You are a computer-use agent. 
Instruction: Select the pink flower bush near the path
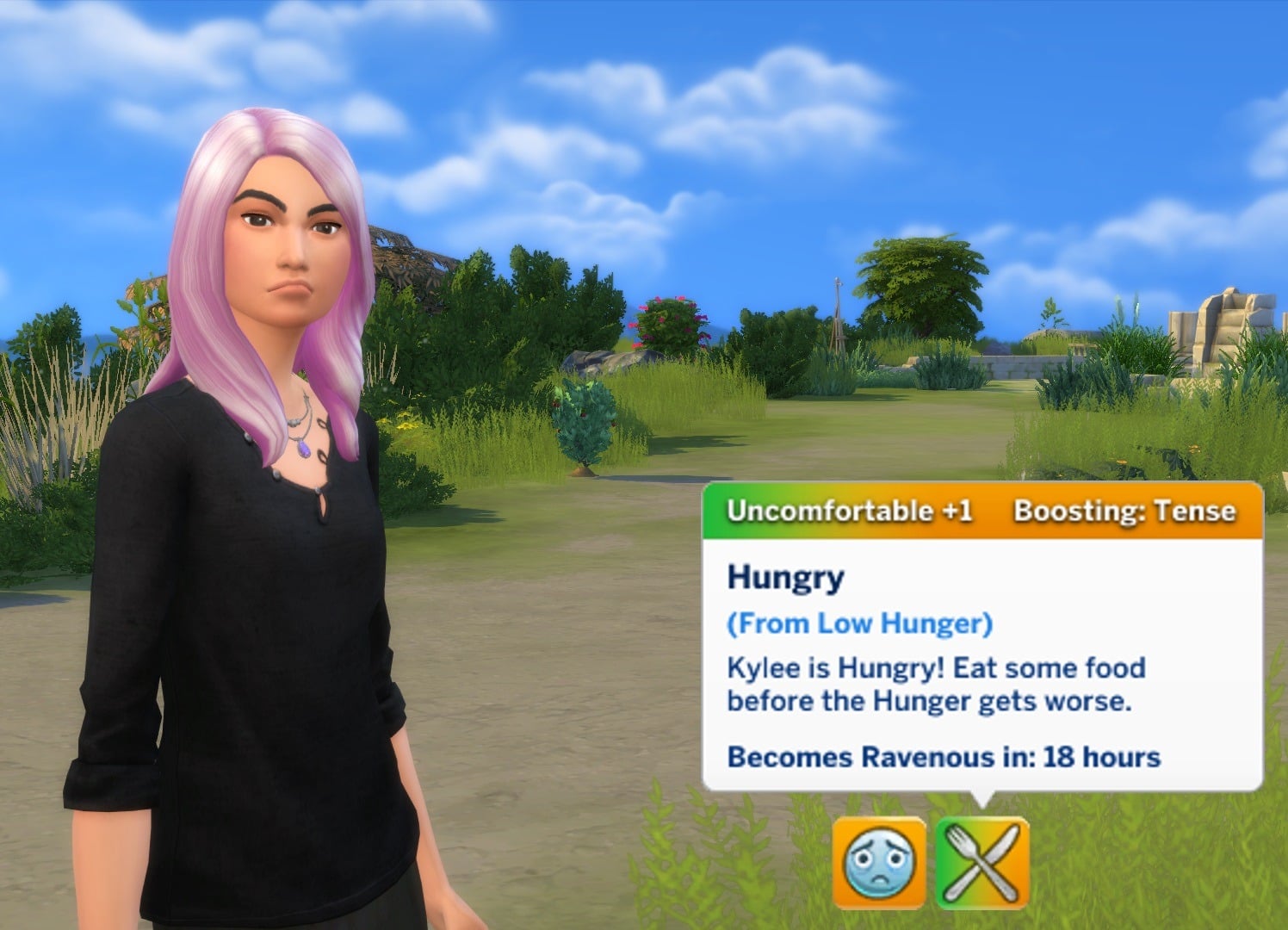pos(672,319)
